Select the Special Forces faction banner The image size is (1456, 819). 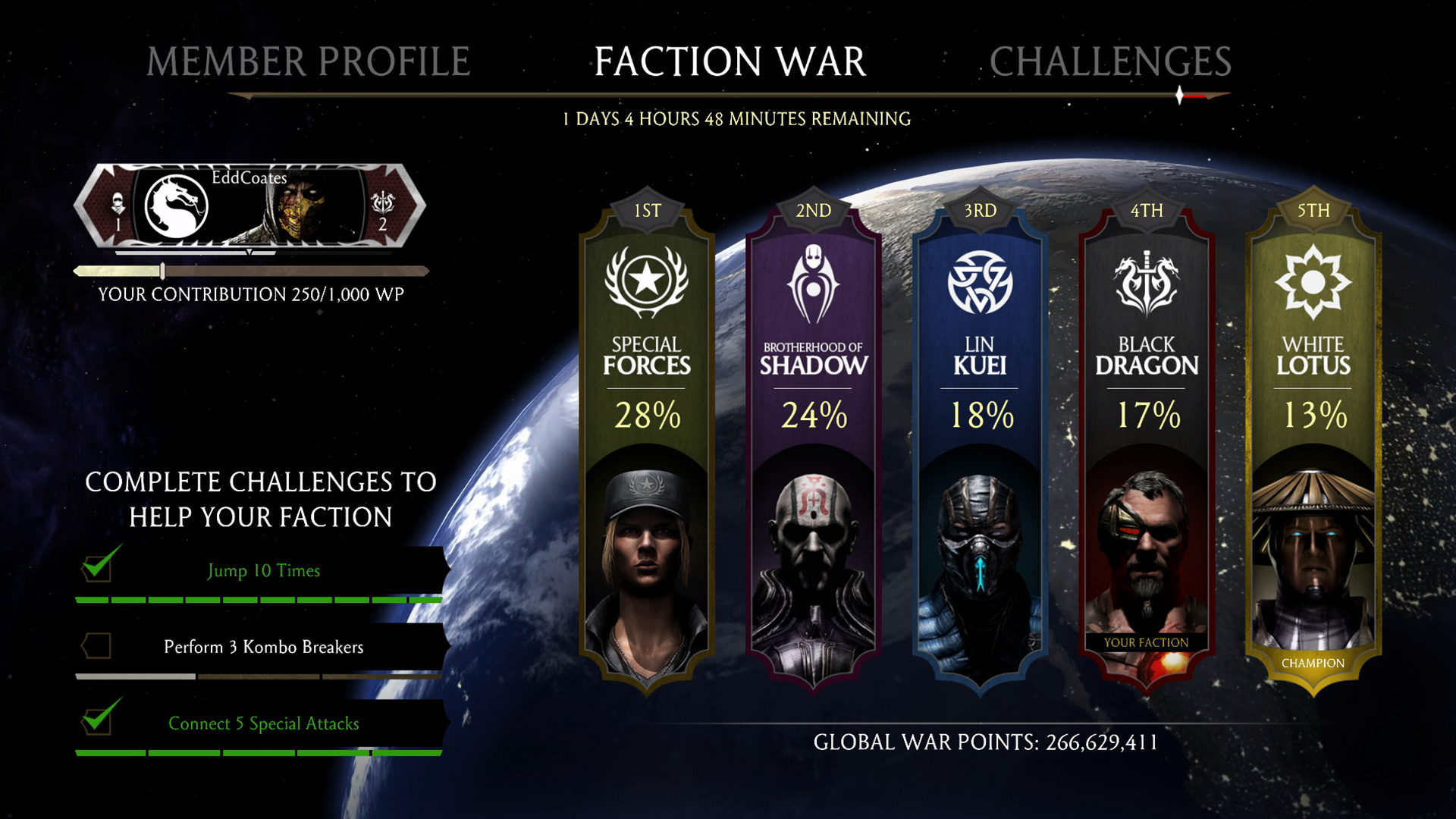(647, 440)
